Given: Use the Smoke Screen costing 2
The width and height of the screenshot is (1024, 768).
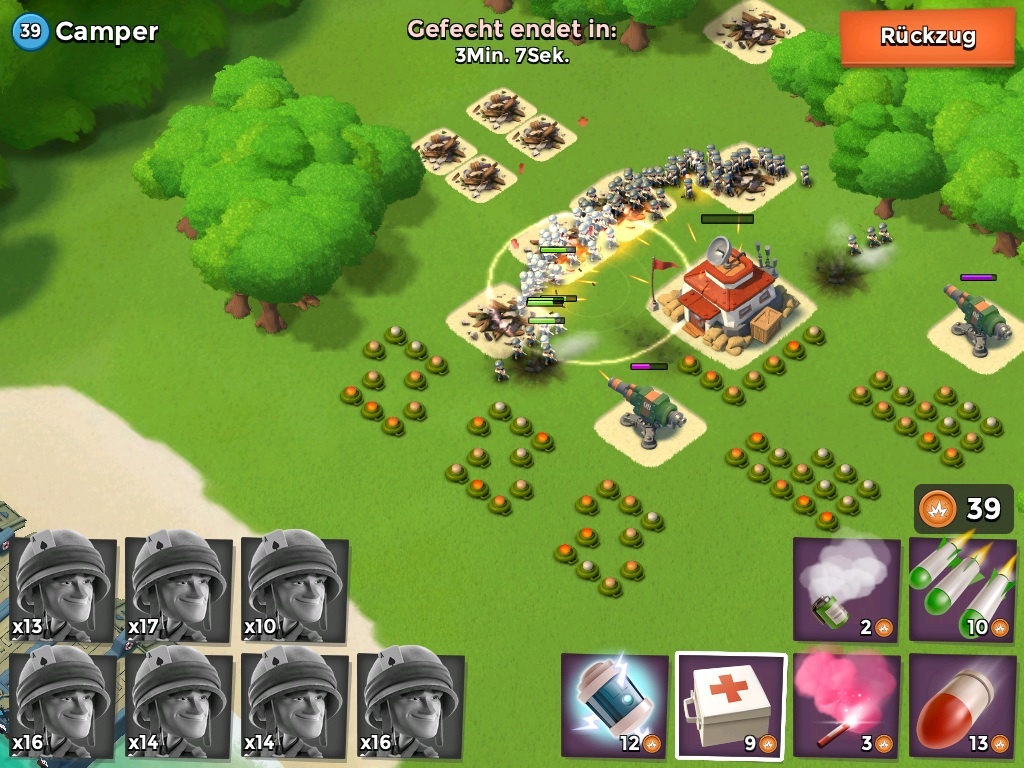Looking at the screenshot, I should pyautogui.click(x=846, y=590).
